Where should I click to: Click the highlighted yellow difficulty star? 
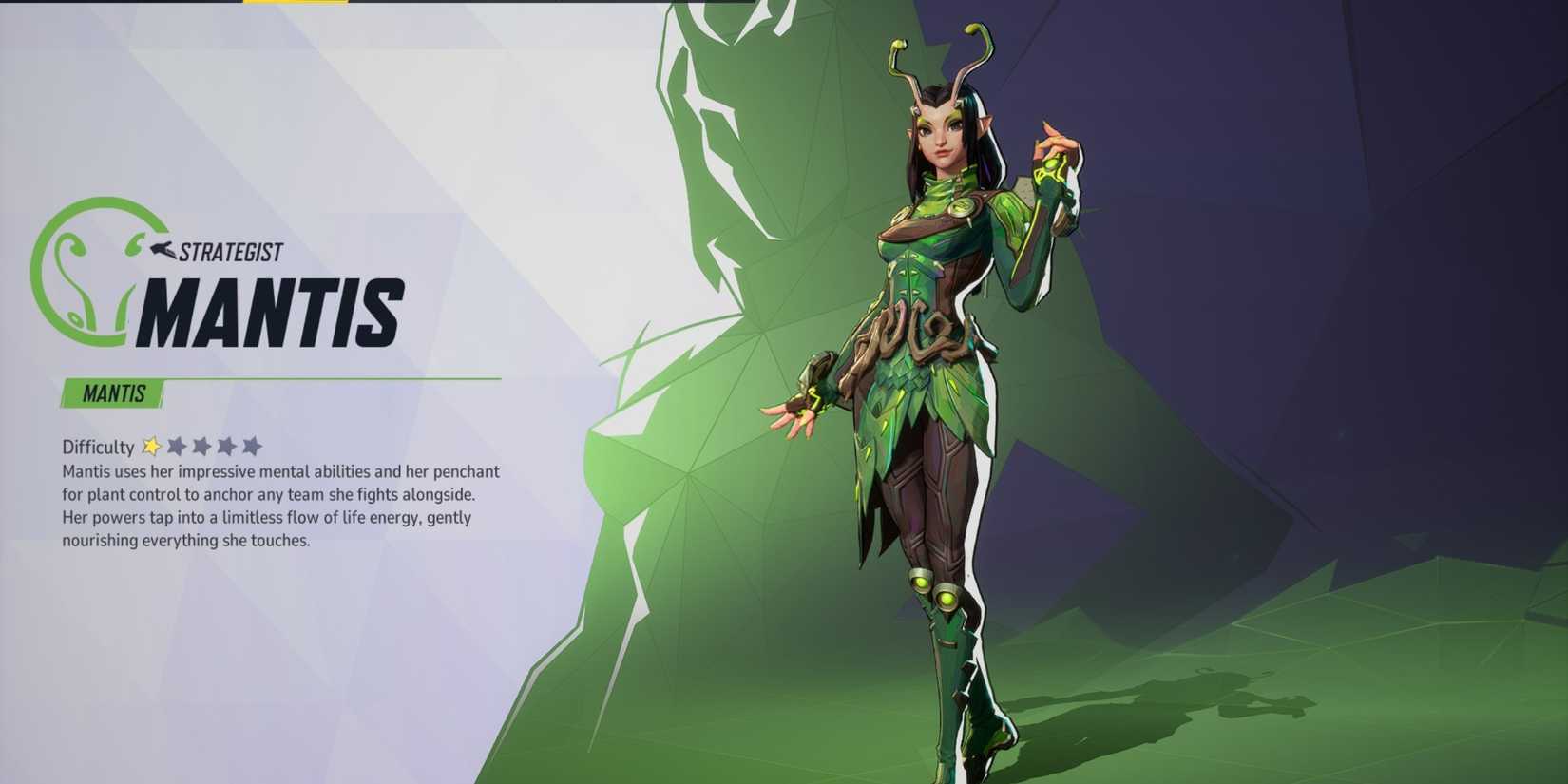pyautogui.click(x=152, y=445)
